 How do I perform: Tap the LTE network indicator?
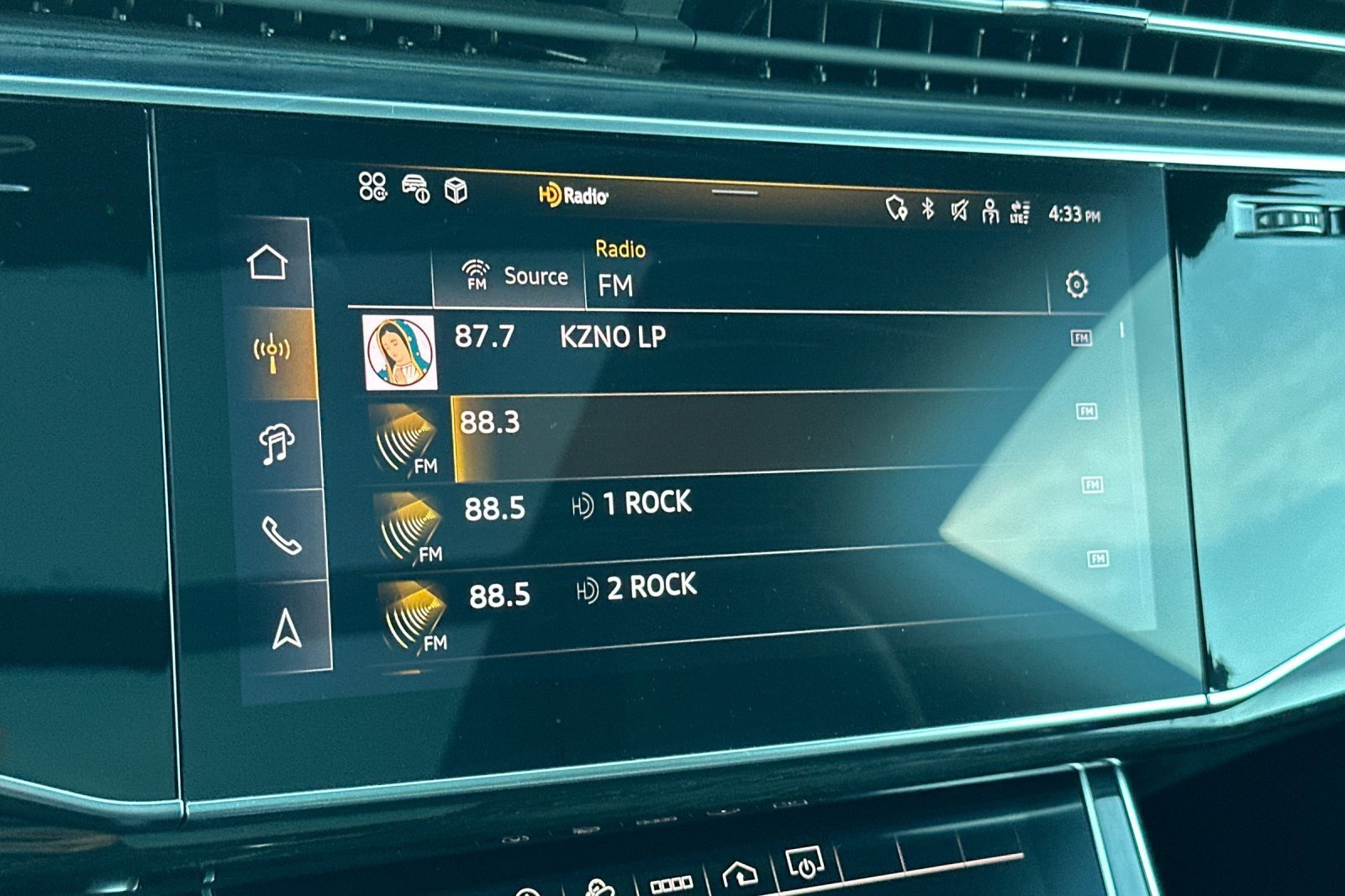[x=1020, y=212]
